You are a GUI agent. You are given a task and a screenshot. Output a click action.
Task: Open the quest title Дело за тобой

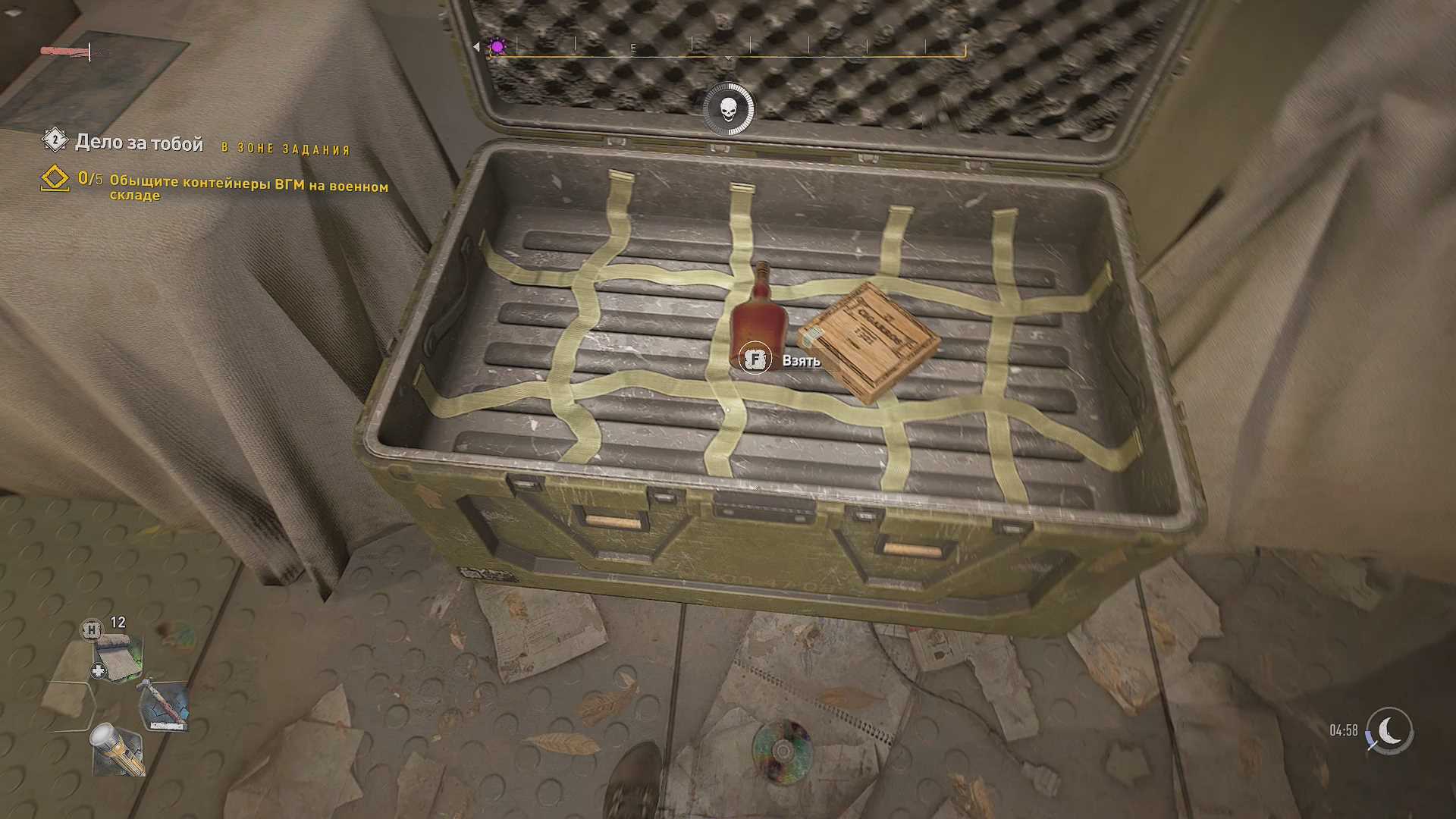pos(139,143)
